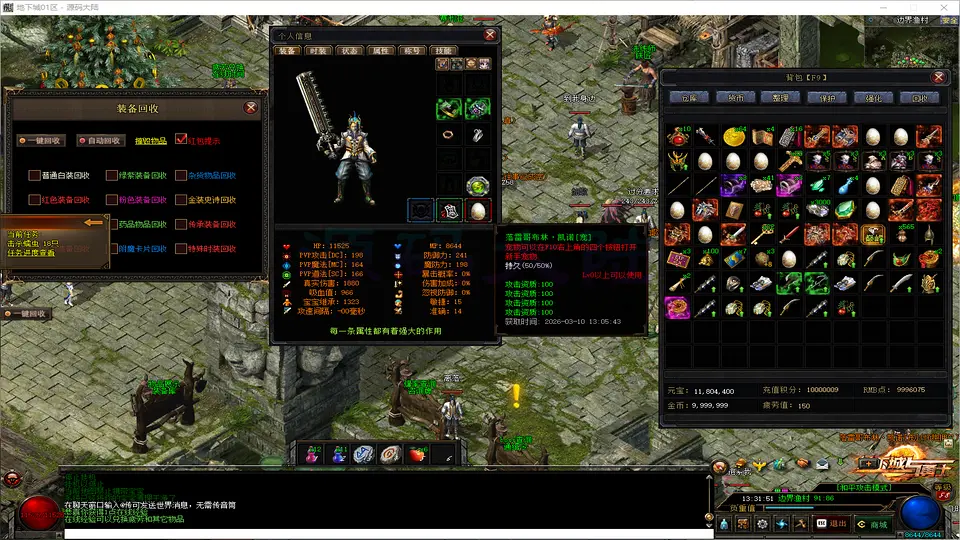Check 绿紫装备回收 option
Image resolution: width=960 pixels, height=540 pixels.
pyautogui.click(x=112, y=175)
